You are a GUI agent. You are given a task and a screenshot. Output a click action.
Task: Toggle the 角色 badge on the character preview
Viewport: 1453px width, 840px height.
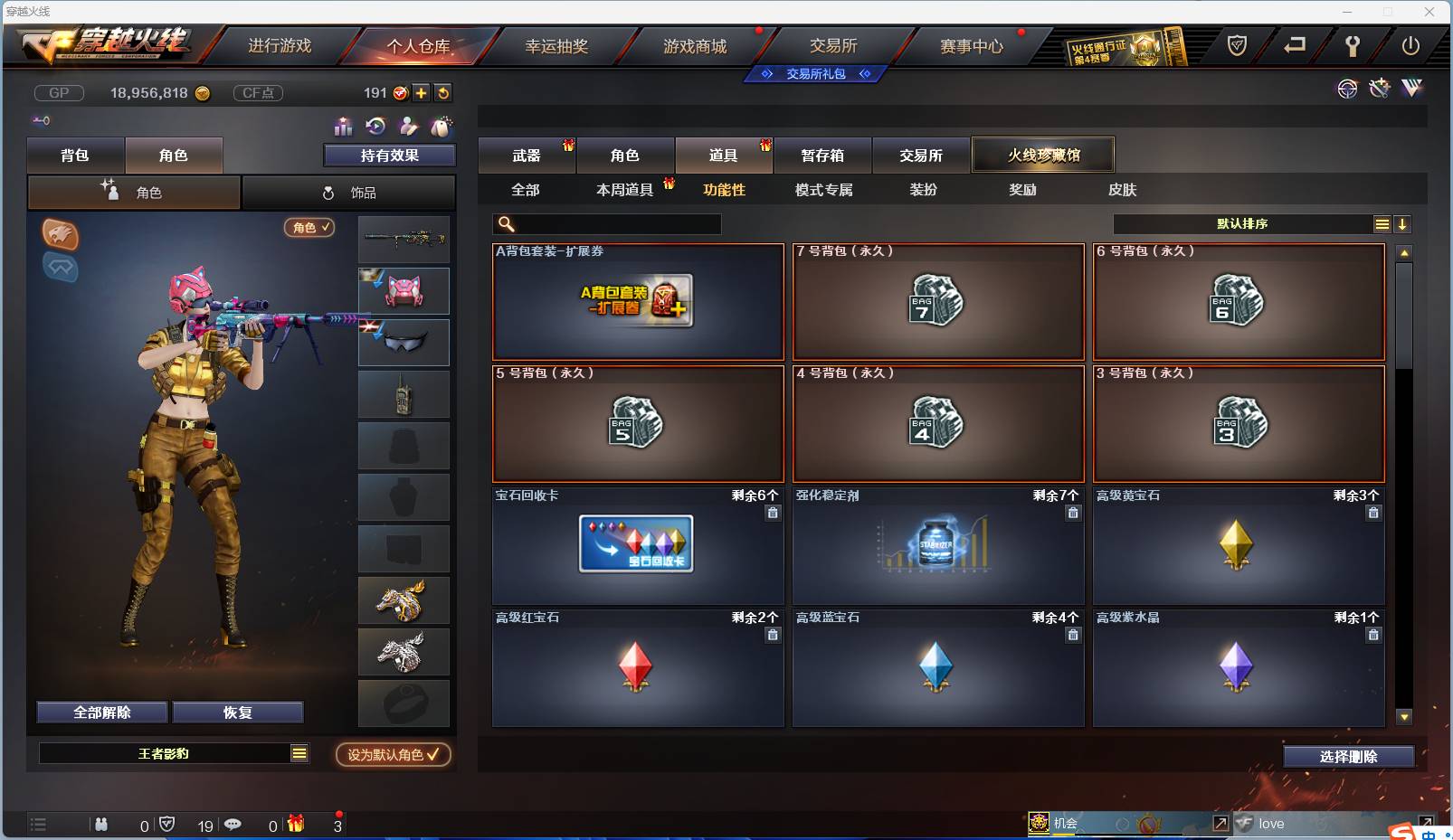pyautogui.click(x=309, y=228)
